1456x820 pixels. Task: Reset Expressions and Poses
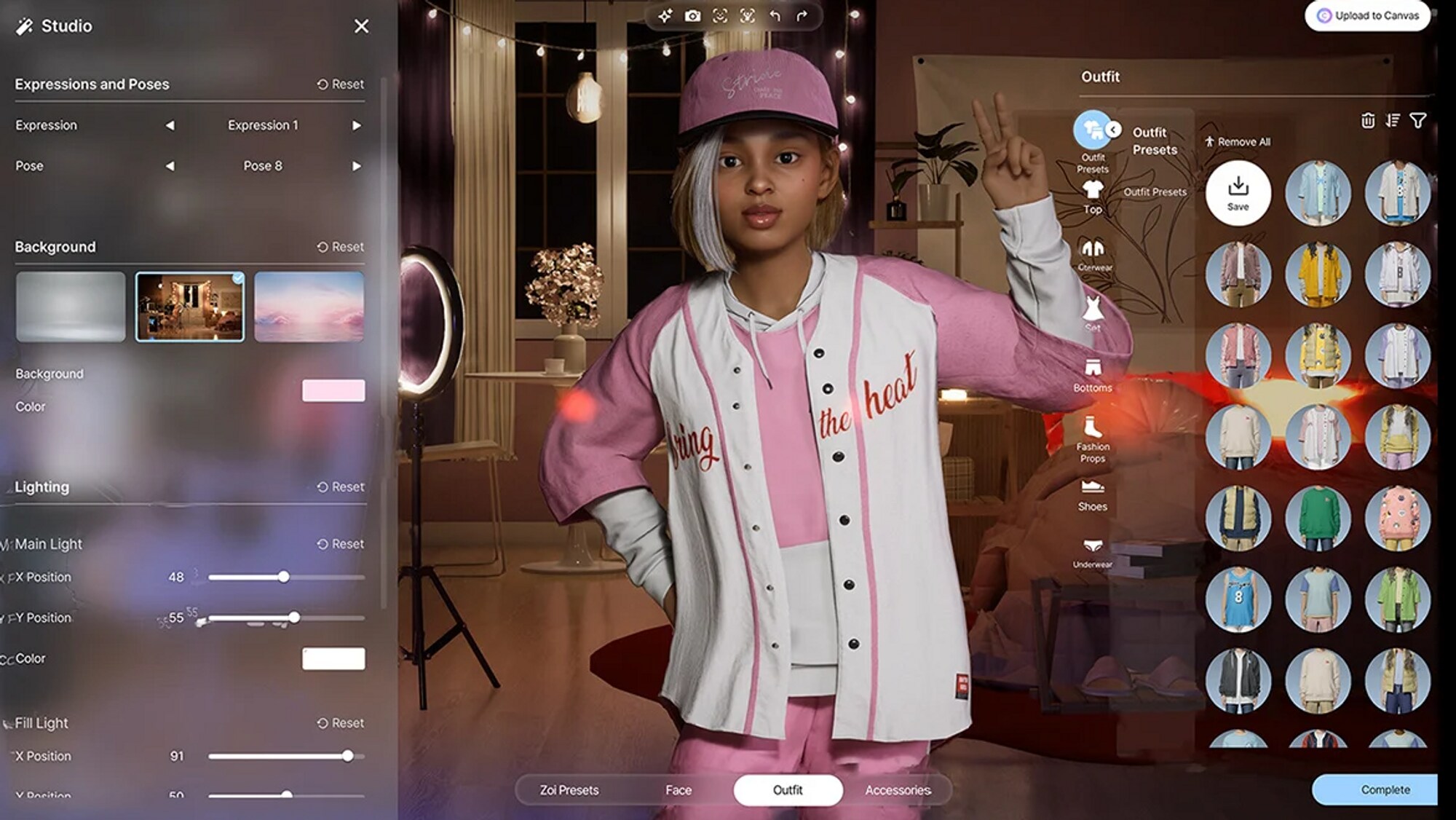click(x=340, y=84)
